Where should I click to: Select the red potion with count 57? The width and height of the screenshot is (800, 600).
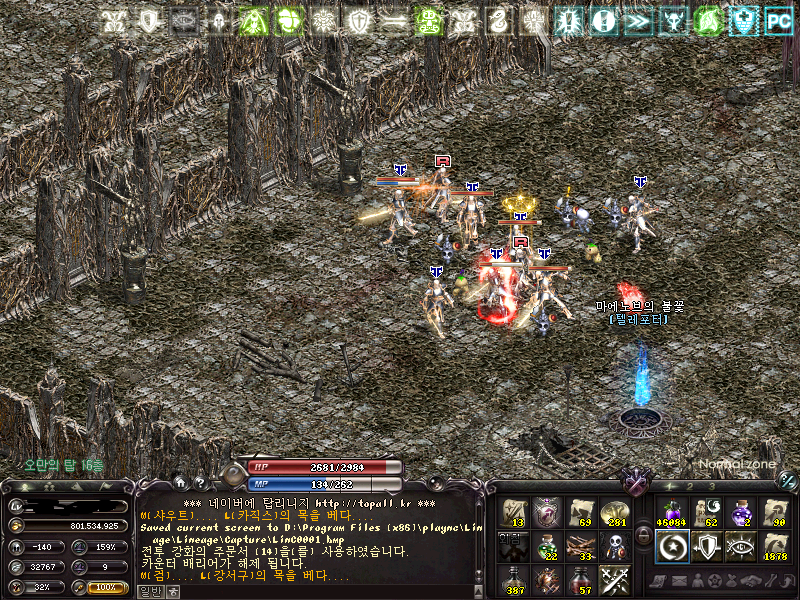tap(582, 580)
